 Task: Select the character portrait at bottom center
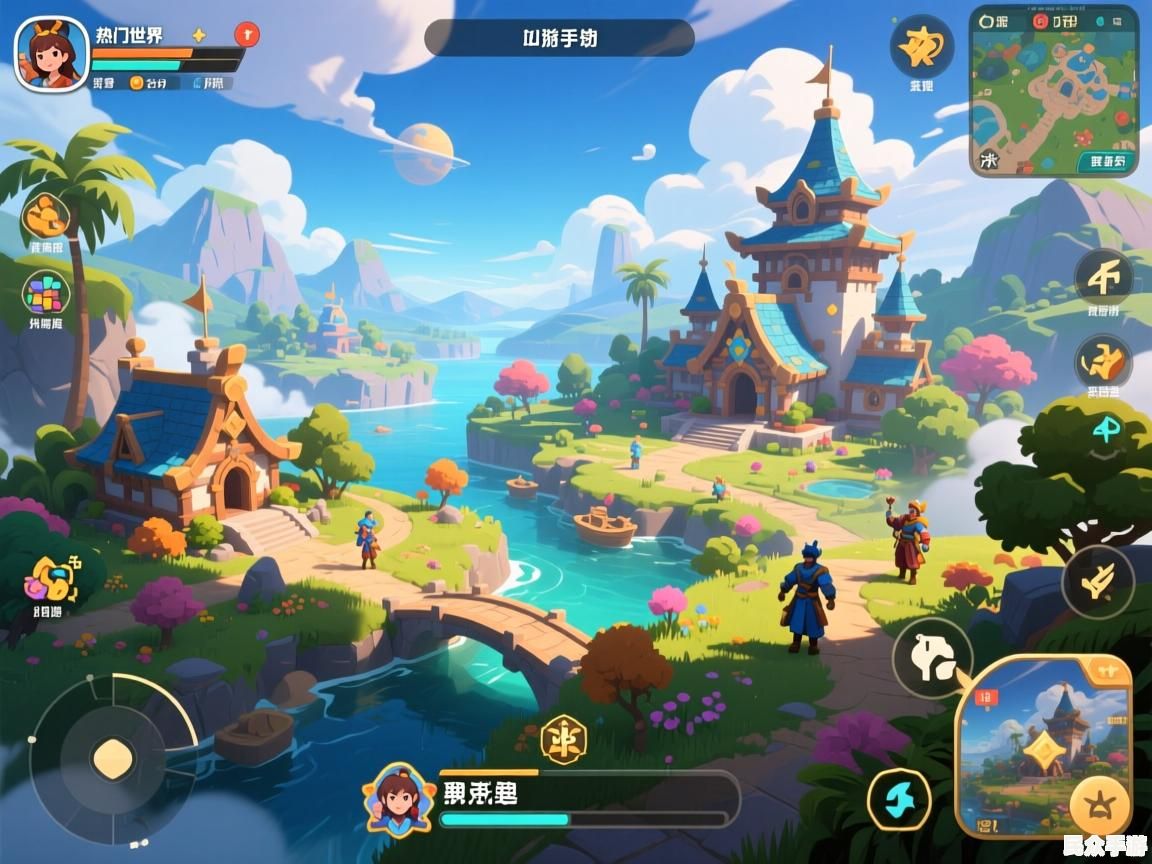click(x=399, y=798)
